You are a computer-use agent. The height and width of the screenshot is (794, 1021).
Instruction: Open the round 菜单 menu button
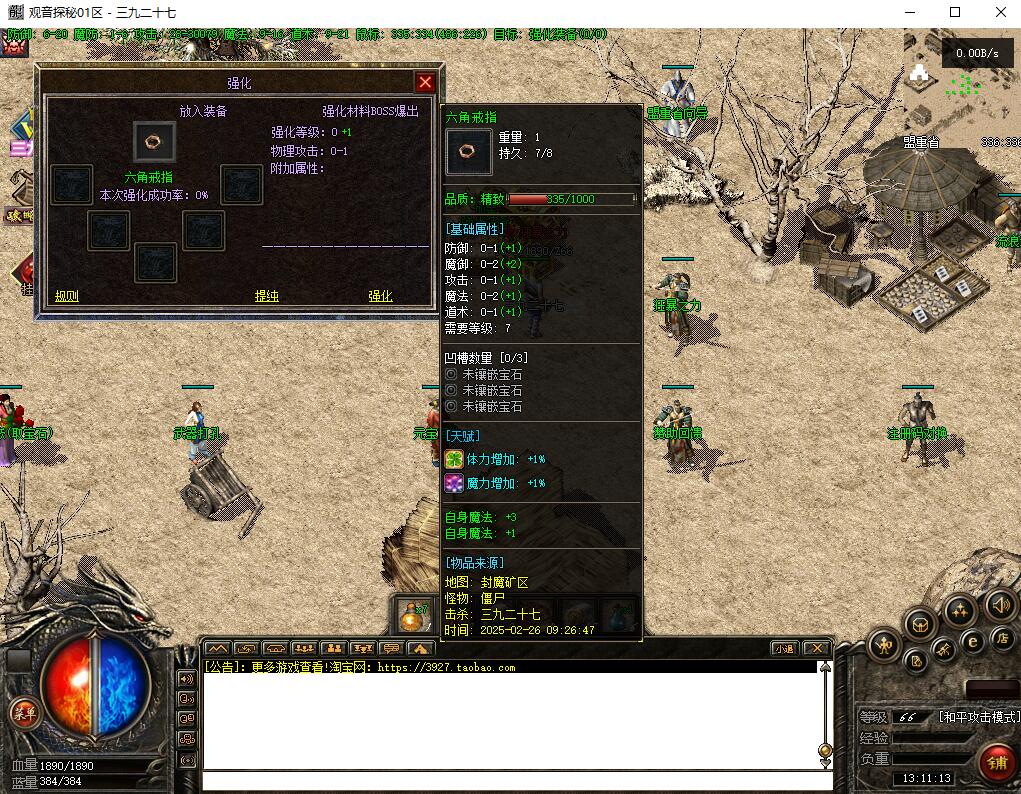[22, 713]
